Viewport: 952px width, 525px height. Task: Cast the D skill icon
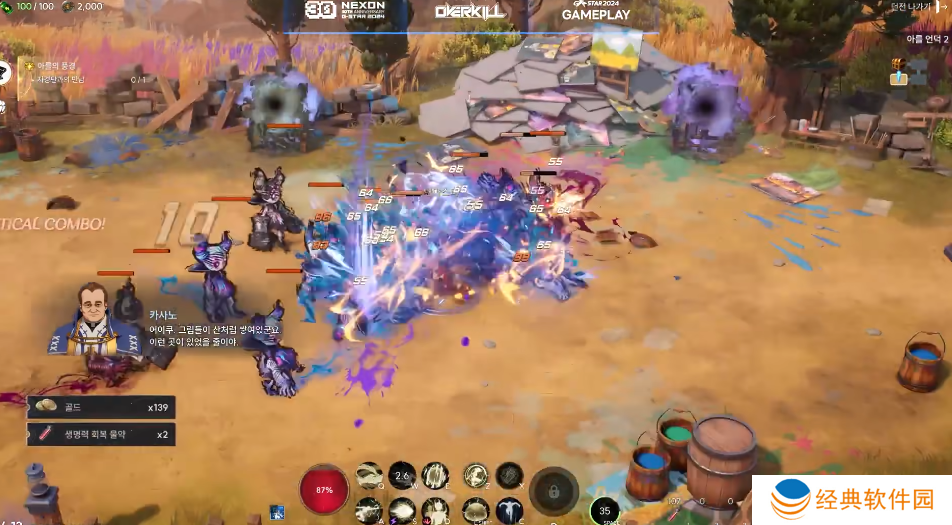(435, 510)
